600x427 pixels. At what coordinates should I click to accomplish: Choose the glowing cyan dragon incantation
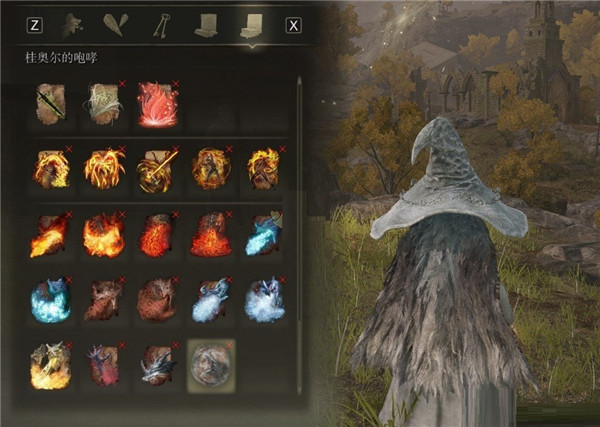coord(50,300)
